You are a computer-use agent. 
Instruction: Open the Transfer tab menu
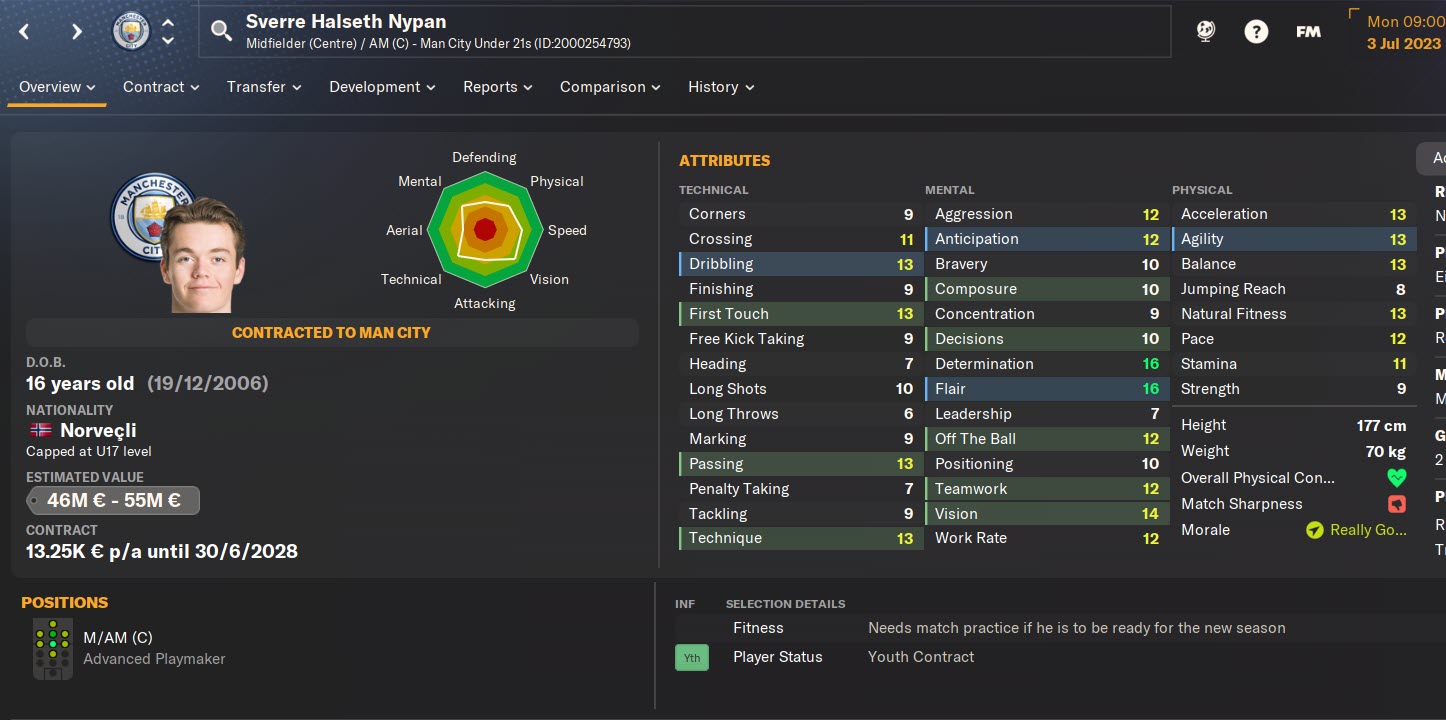(264, 87)
